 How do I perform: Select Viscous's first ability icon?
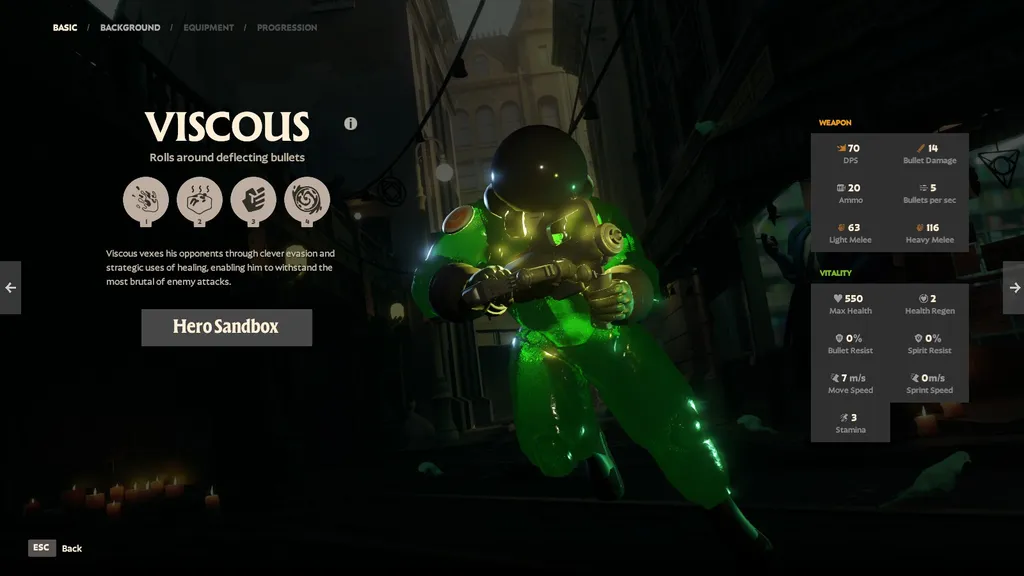coord(146,200)
